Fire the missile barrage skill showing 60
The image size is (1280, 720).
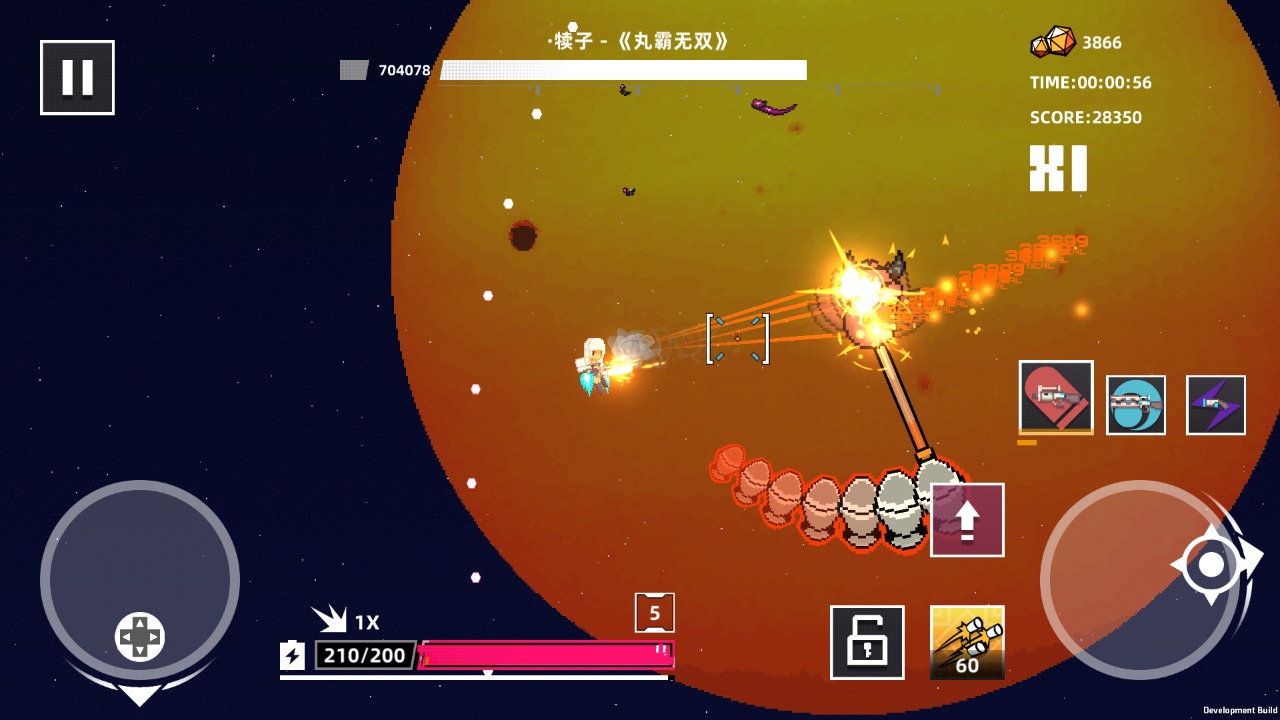(967, 642)
